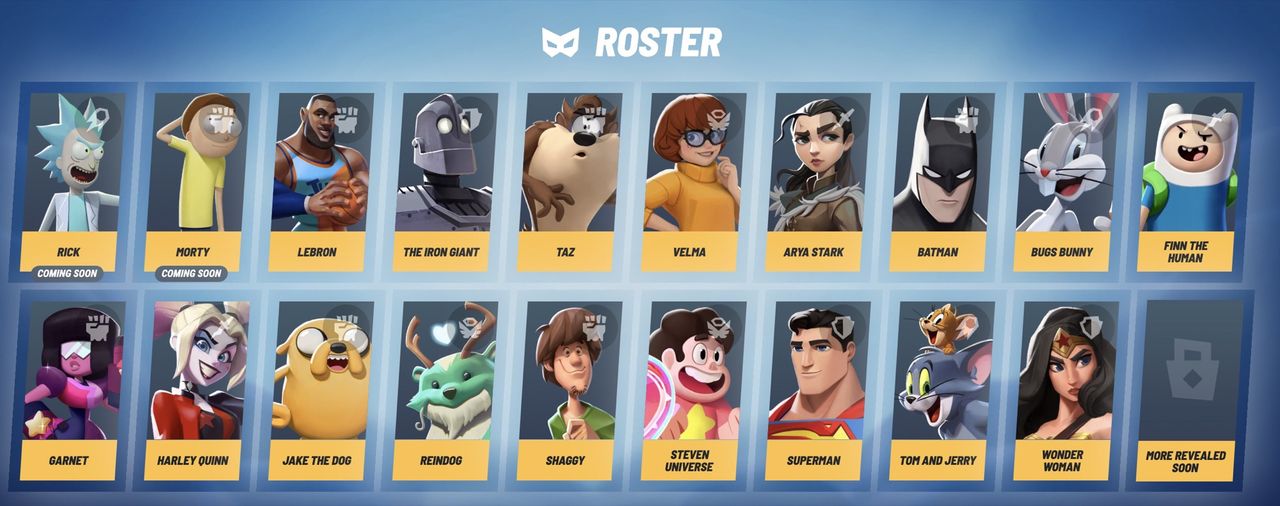1280x506 pixels.
Task: Choose the Arya Stark card
Action: point(815,180)
